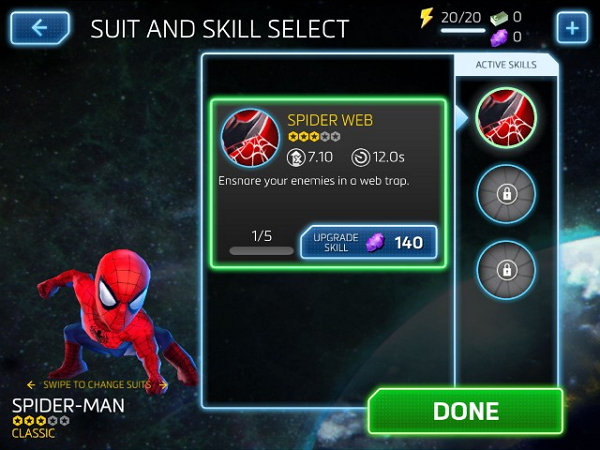Select the Spider Web active skill icon
The width and height of the screenshot is (600, 450).
(505, 118)
